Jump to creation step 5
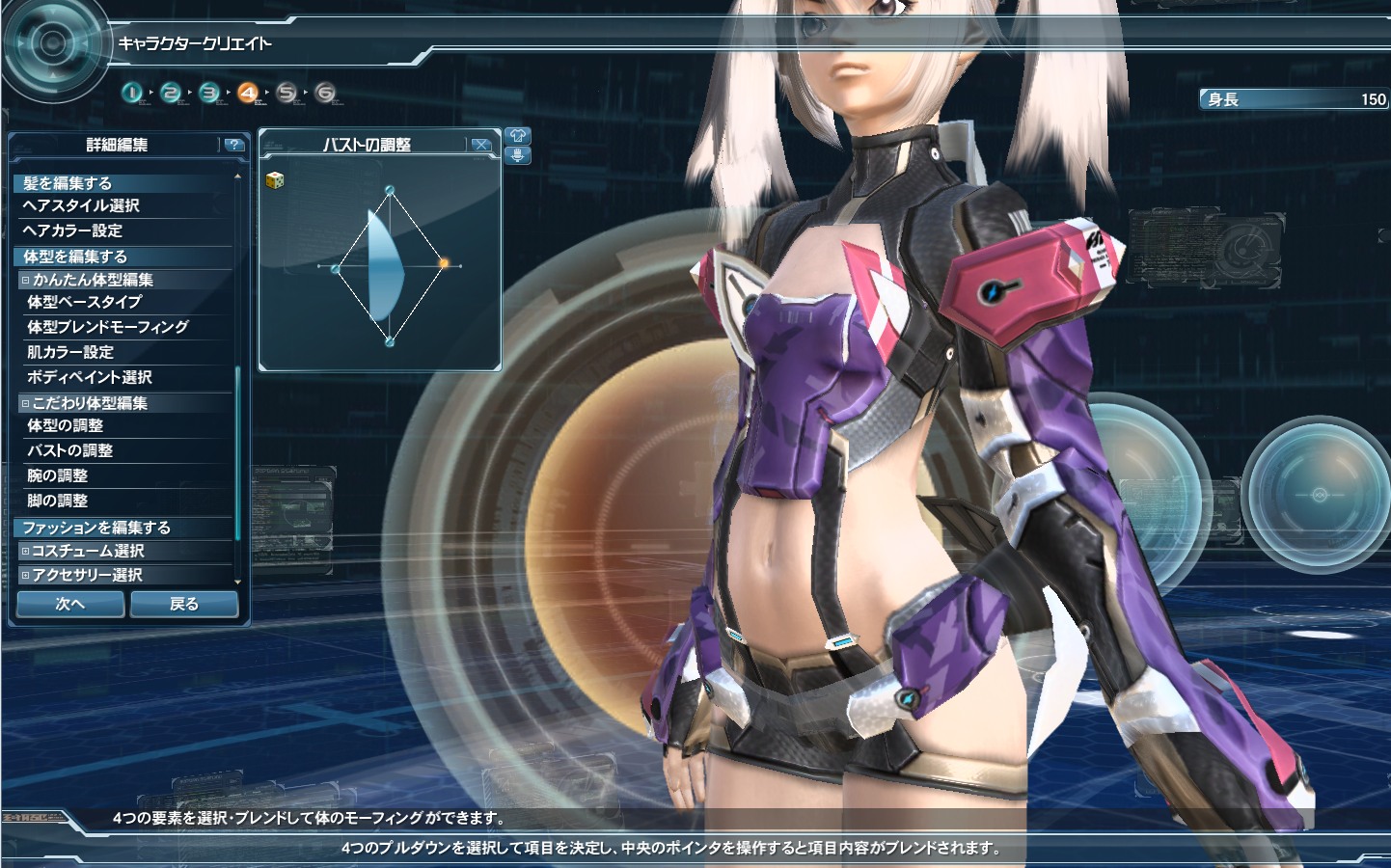This screenshot has width=1391, height=868. pyautogui.click(x=286, y=93)
